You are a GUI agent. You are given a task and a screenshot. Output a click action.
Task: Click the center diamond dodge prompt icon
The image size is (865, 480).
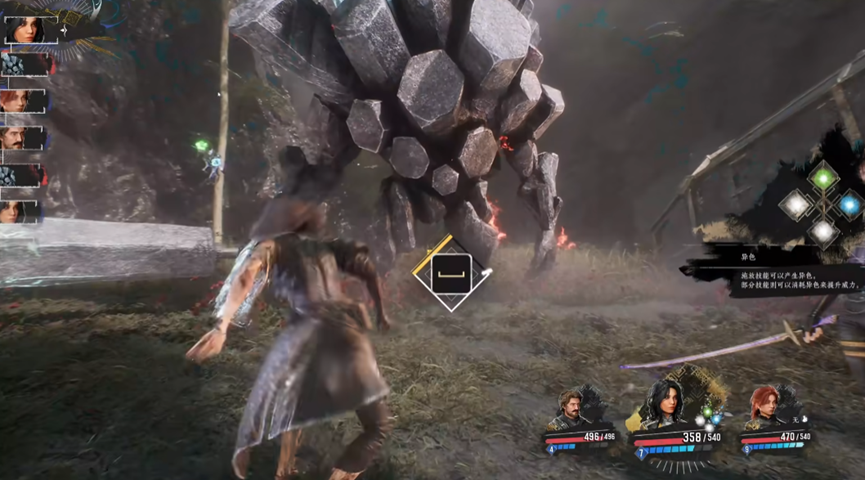(451, 273)
